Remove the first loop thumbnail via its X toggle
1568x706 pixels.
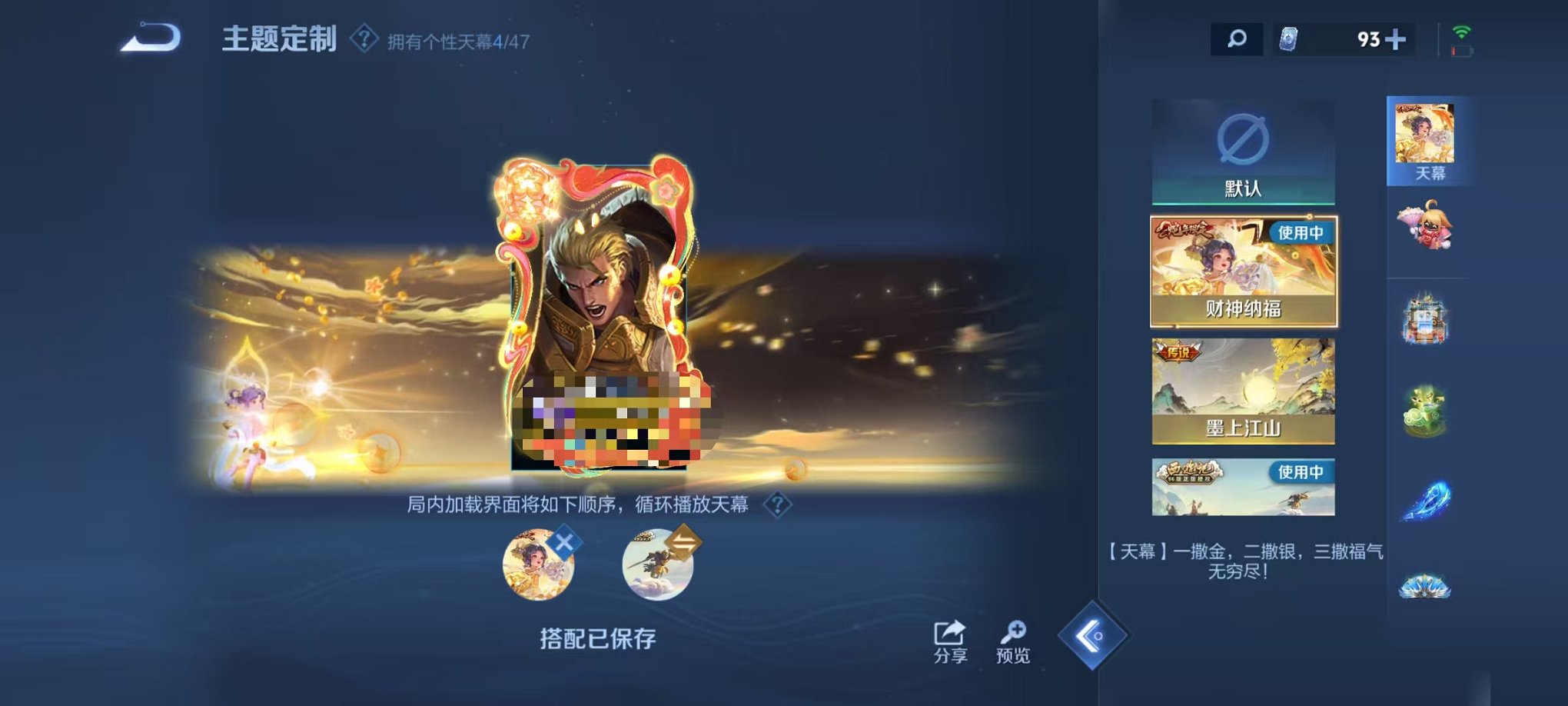tap(564, 542)
